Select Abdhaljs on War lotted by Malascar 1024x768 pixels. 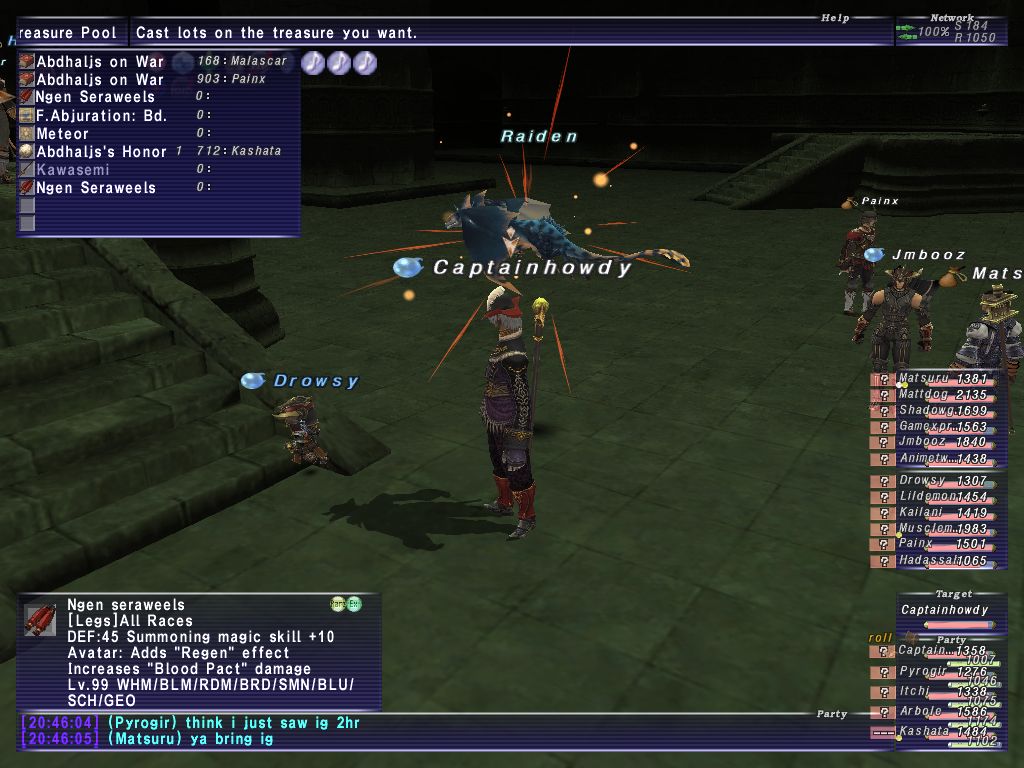100,61
